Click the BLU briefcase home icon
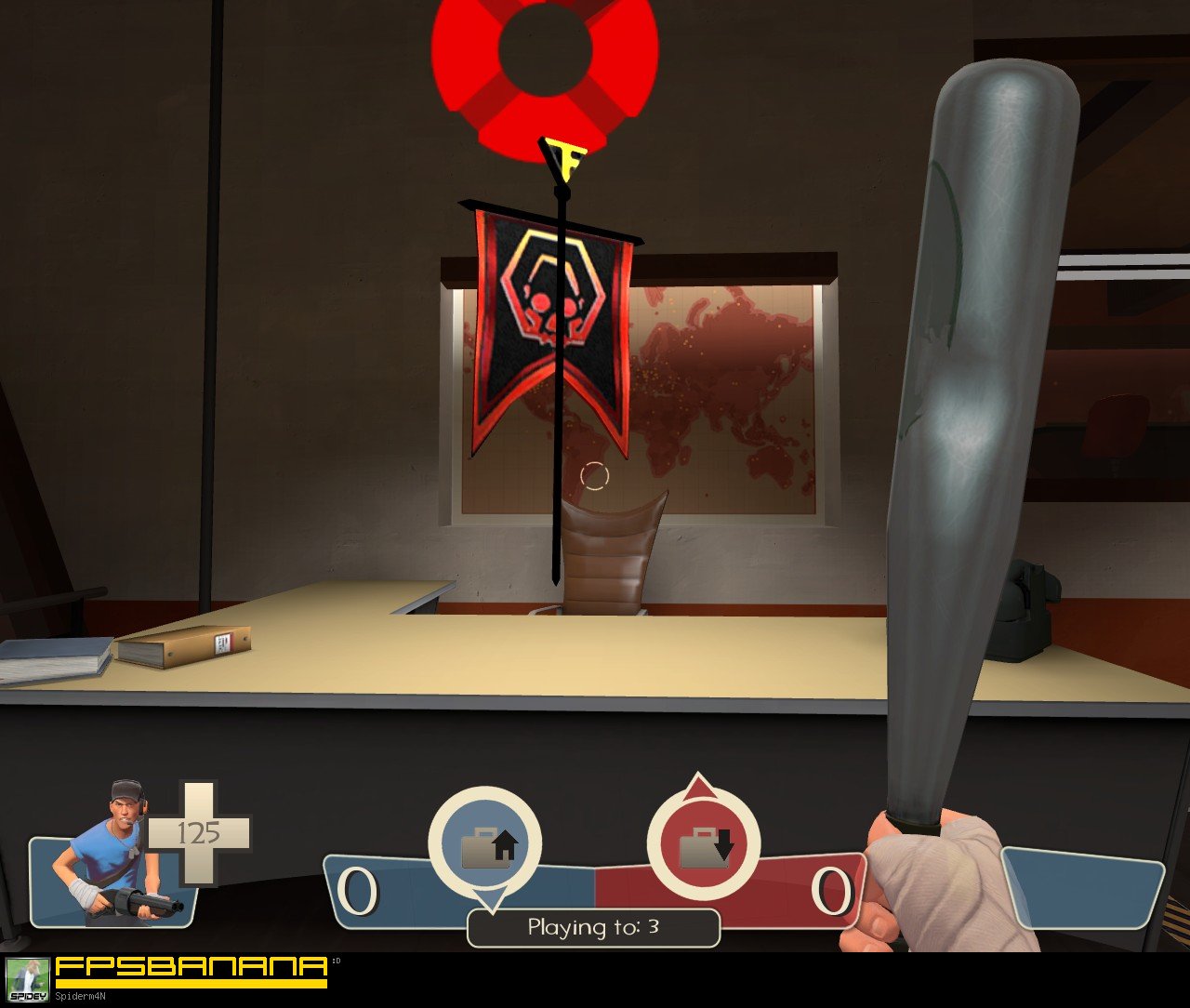Image resolution: width=1190 pixels, height=1008 pixels. point(484,845)
